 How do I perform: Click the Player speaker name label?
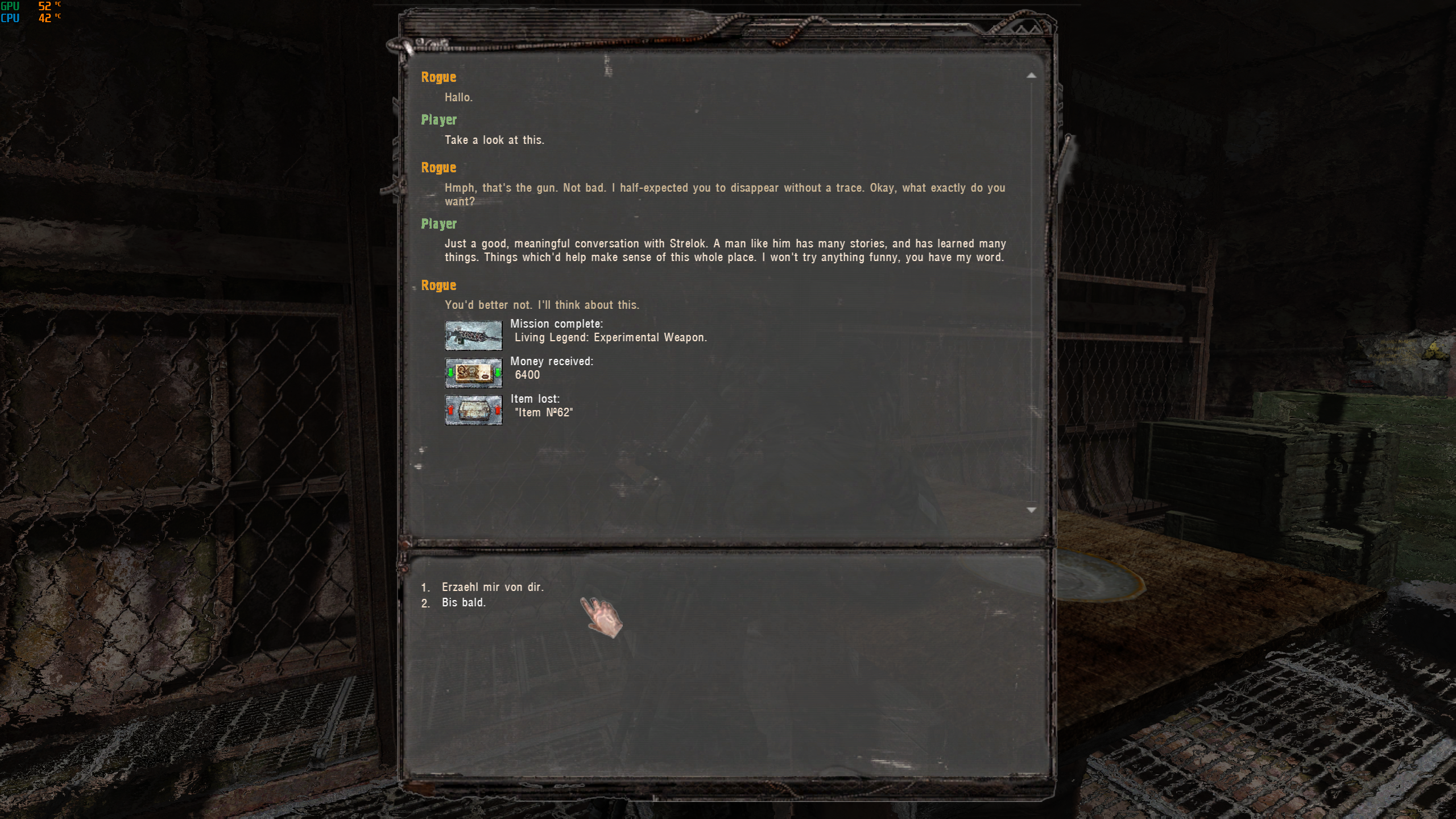coord(439,120)
